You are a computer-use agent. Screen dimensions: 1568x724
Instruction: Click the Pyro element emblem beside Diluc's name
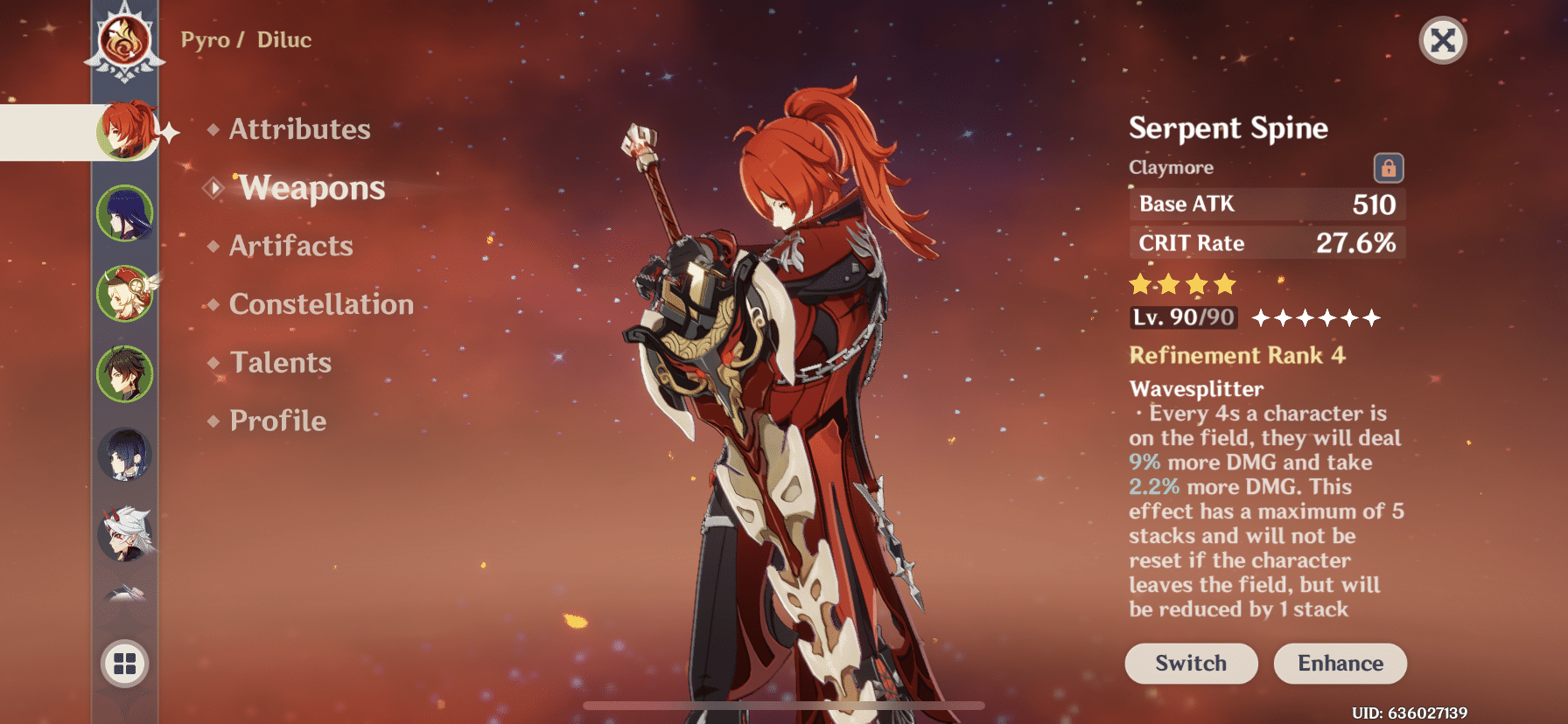[x=127, y=39]
